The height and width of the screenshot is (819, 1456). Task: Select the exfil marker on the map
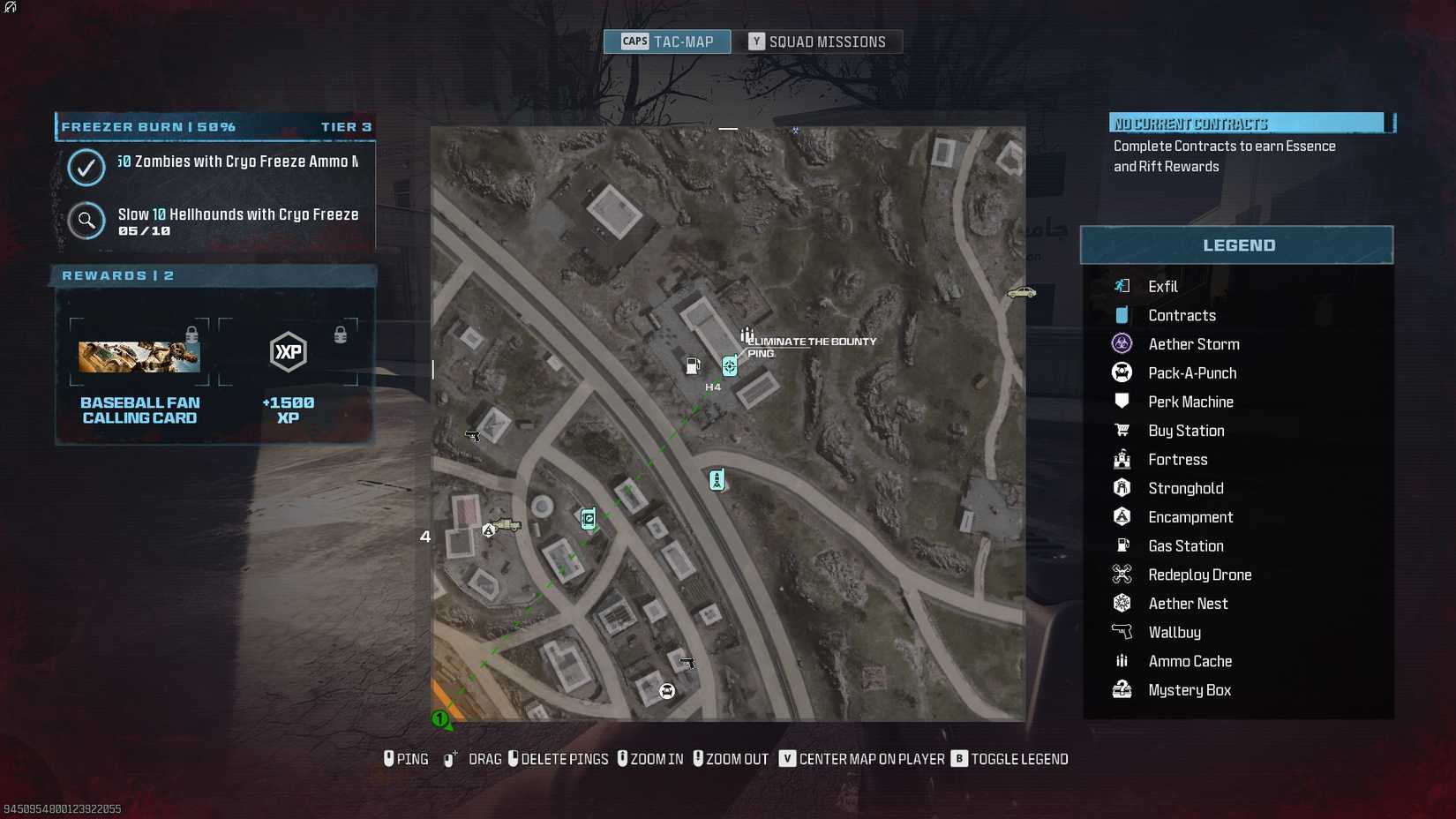[717, 479]
